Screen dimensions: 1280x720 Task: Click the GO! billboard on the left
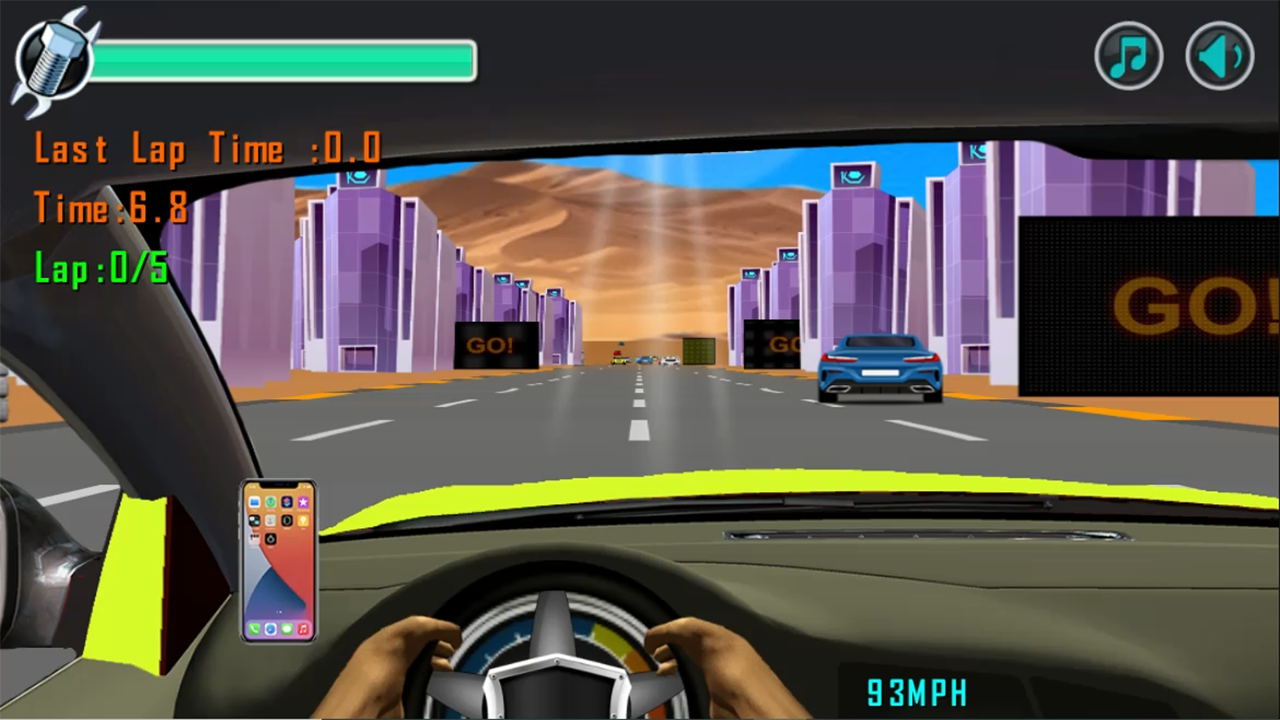click(496, 346)
